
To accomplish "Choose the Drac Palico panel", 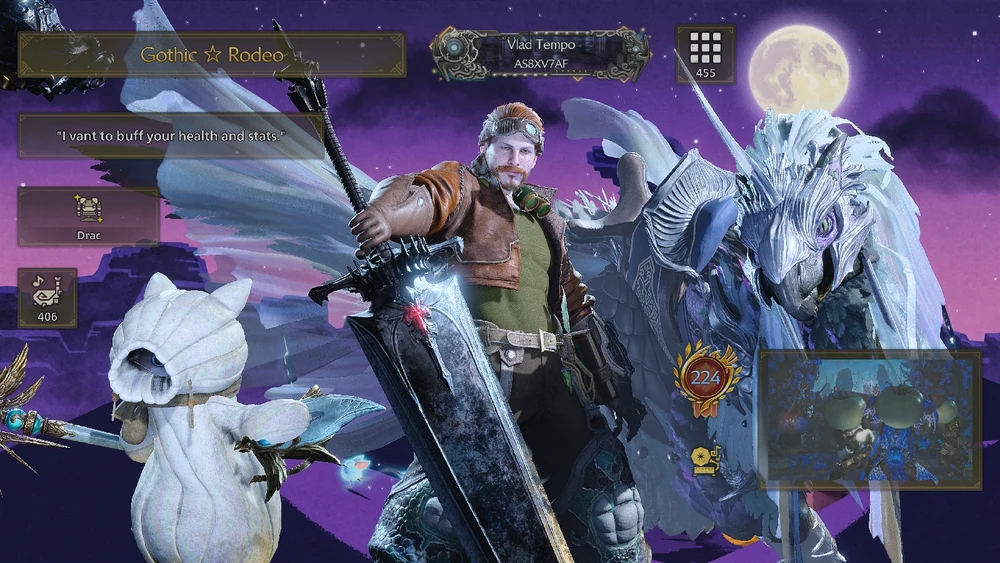I will coord(88,217).
